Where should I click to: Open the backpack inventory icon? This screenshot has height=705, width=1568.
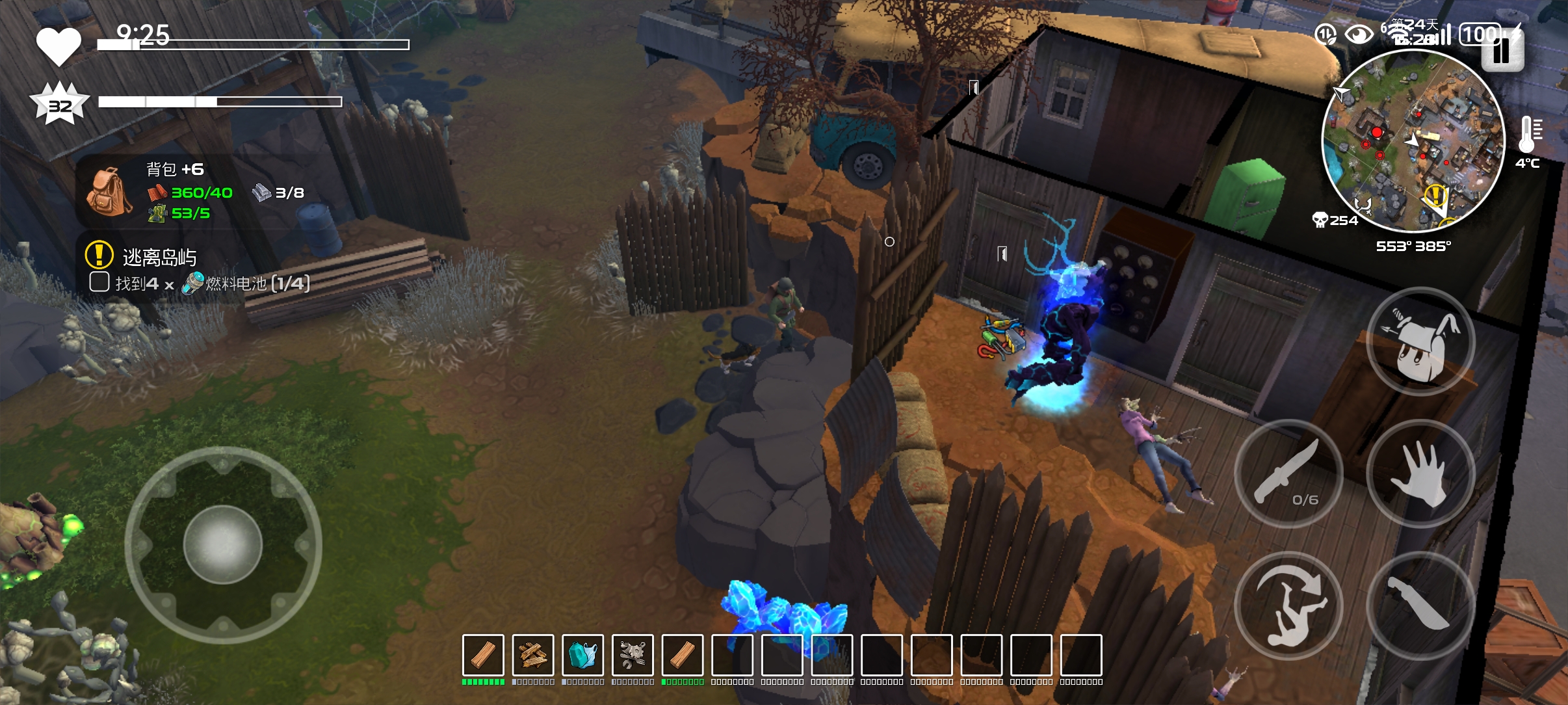109,191
